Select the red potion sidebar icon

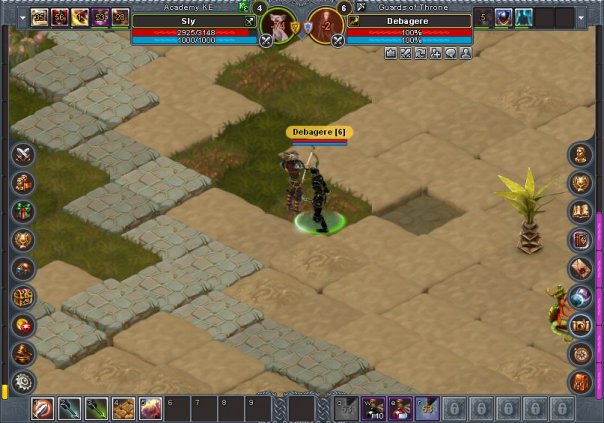pyautogui.click(x=23, y=325)
